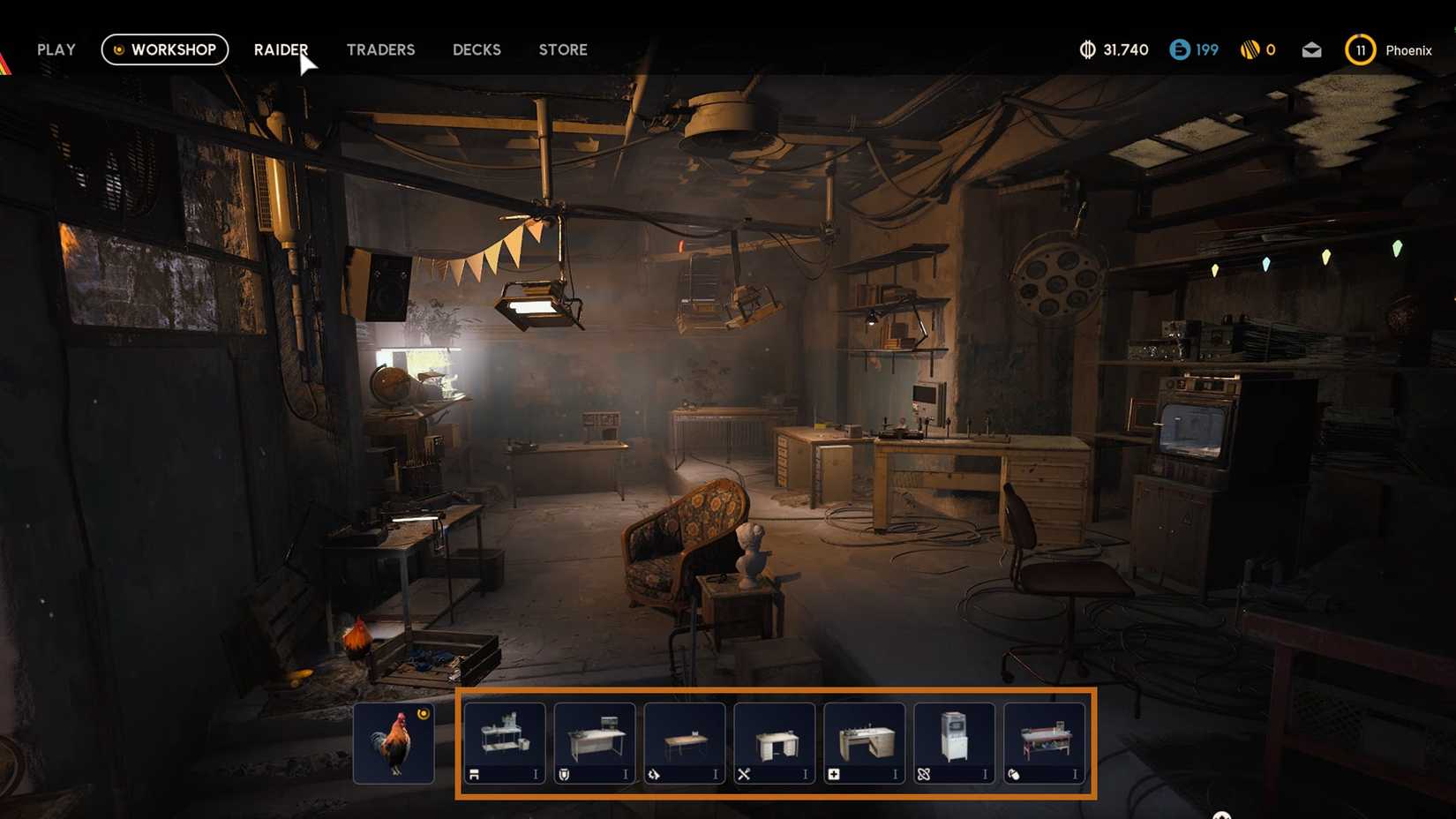
Task: Open the STORE menu
Action: pos(562,49)
